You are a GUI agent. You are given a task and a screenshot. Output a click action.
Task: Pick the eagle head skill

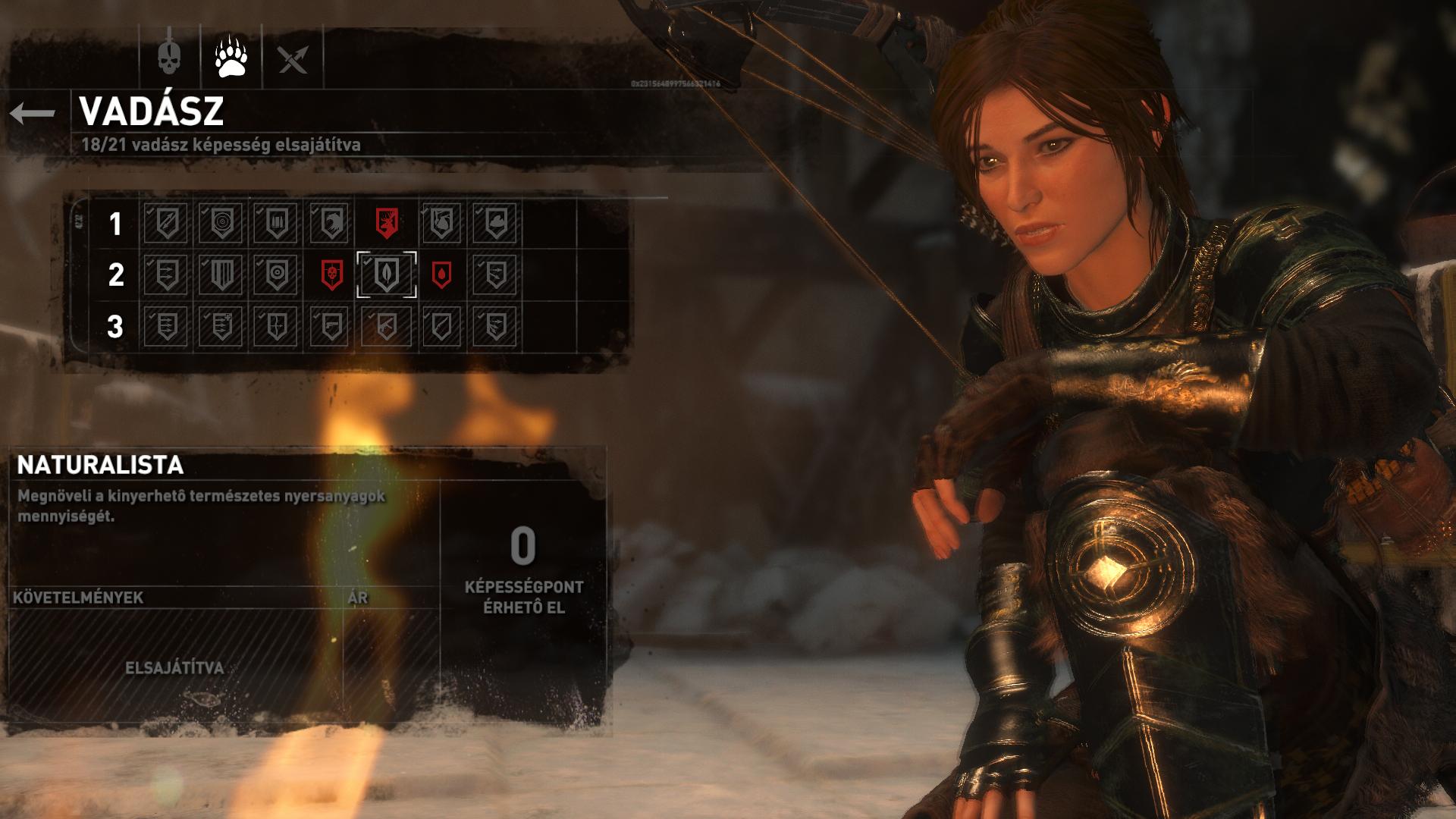tap(331, 223)
